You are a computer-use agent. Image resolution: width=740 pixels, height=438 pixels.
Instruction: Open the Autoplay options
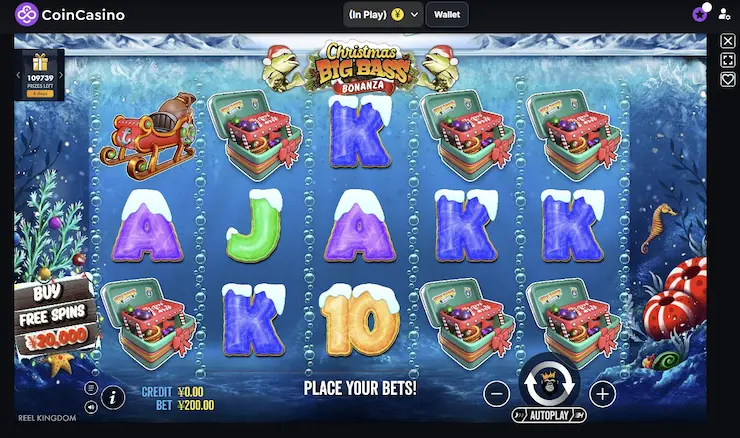point(549,414)
